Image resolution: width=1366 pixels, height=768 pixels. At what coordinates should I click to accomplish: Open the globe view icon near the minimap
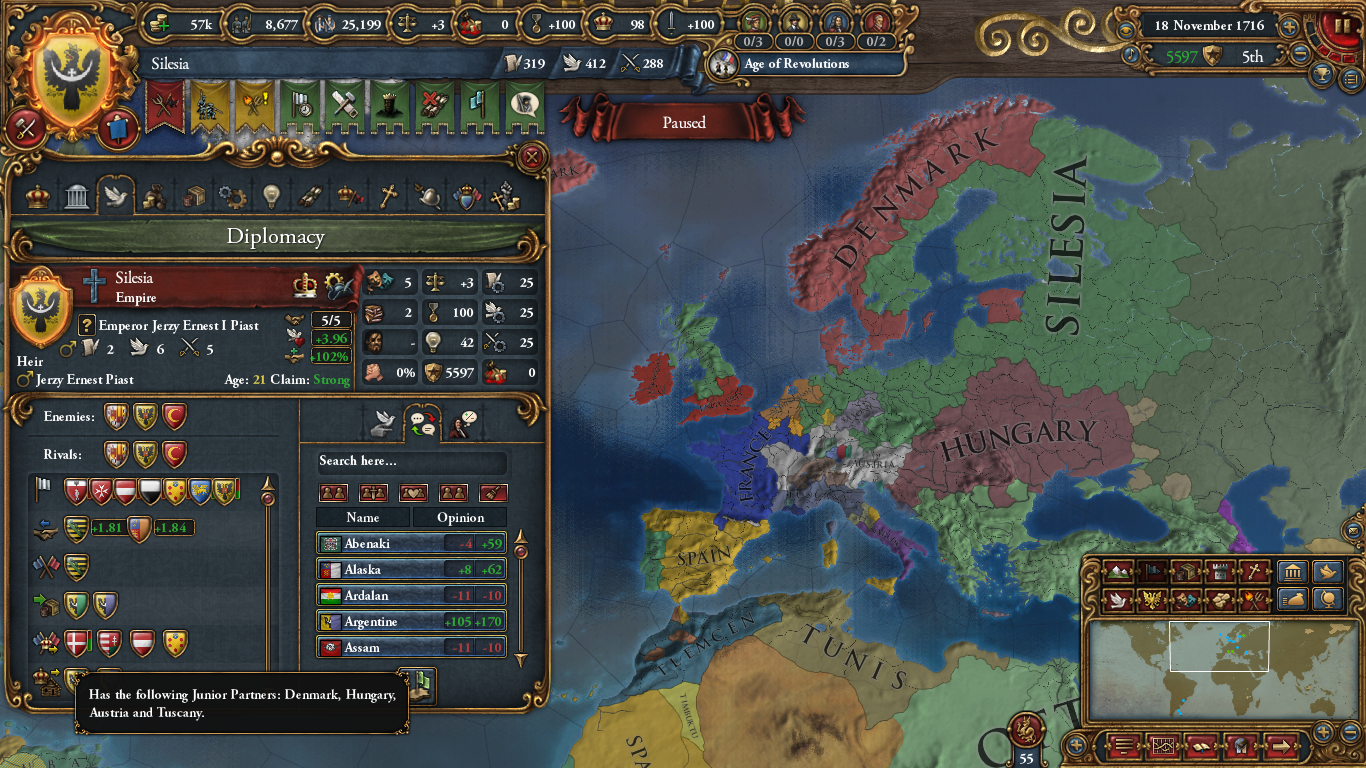(x=1328, y=599)
